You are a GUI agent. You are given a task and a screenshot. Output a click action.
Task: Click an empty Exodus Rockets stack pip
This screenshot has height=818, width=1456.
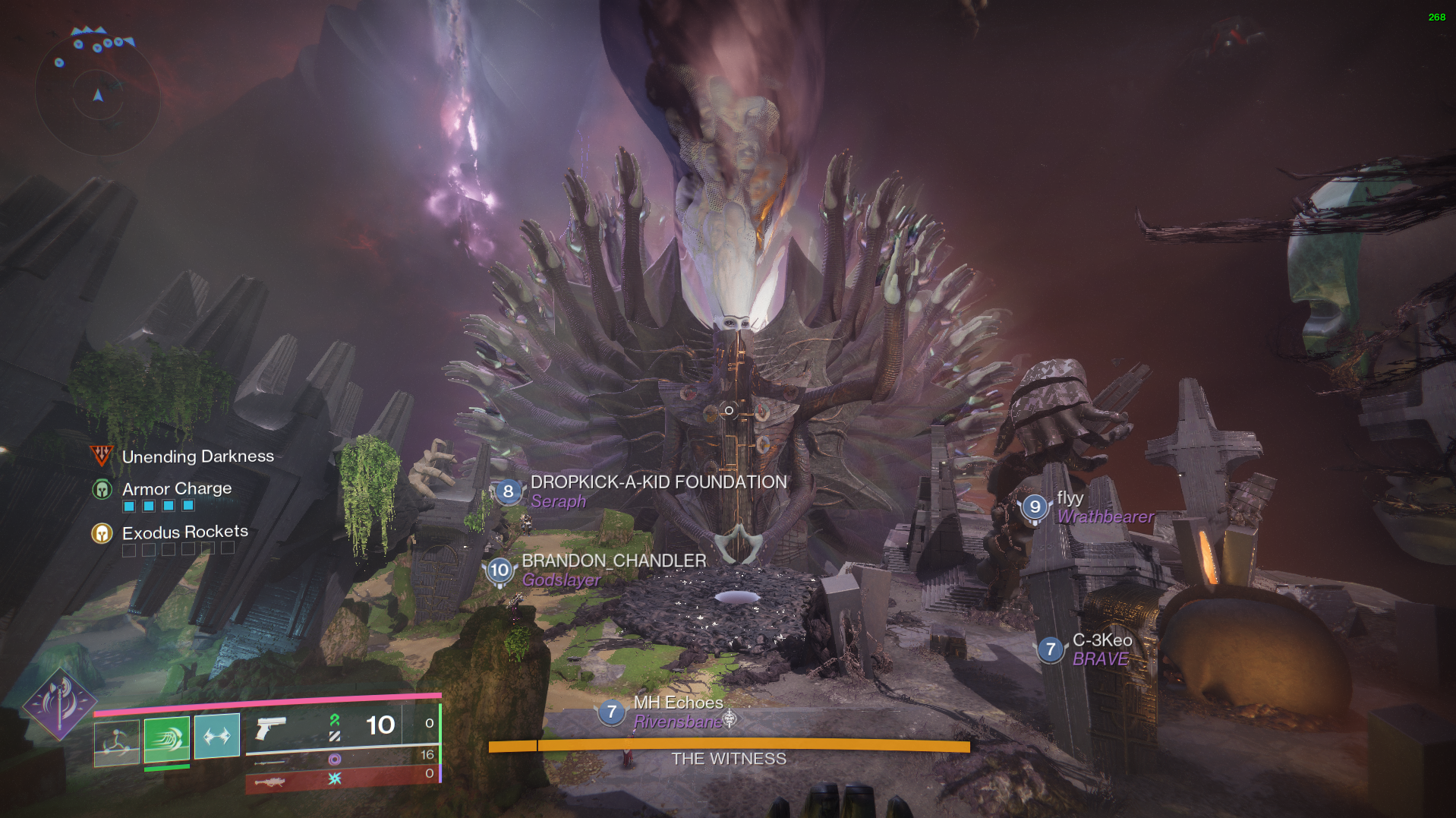tap(129, 548)
